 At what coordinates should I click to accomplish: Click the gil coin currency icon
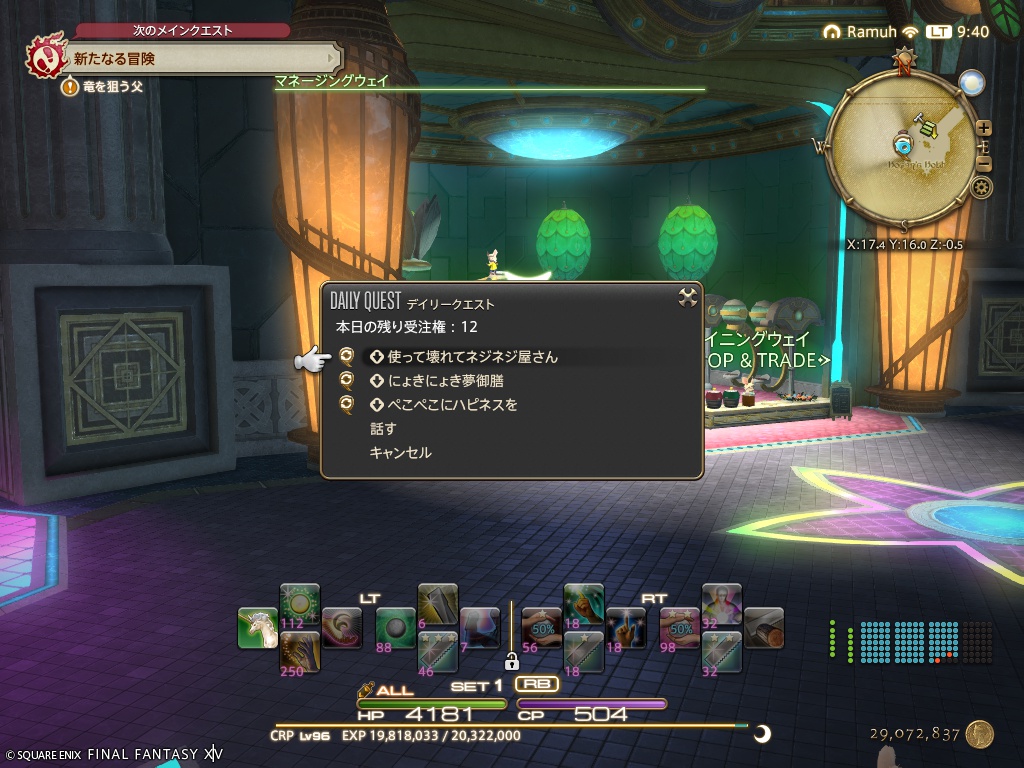tap(979, 735)
